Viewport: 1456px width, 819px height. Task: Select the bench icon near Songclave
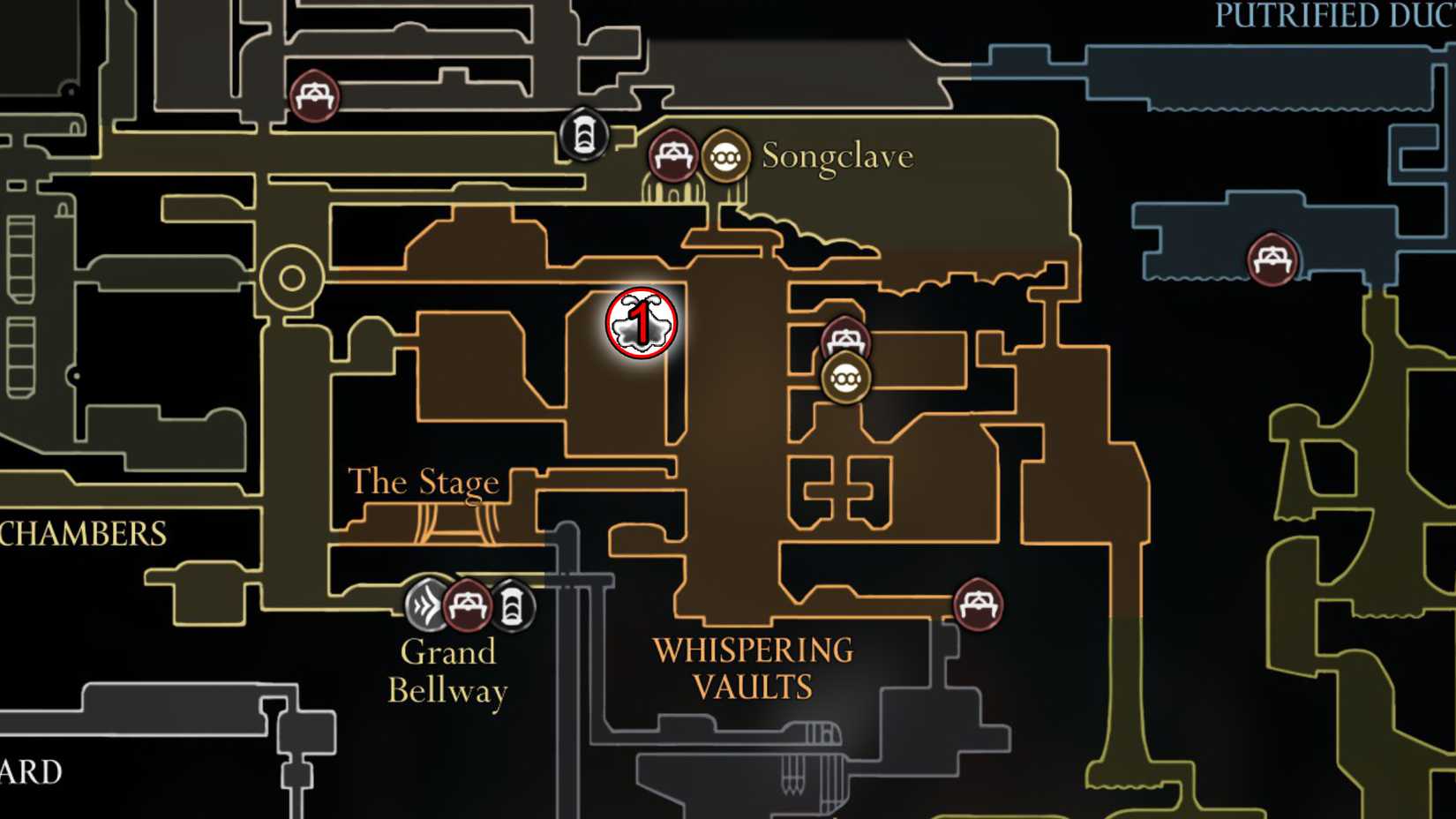tap(673, 156)
